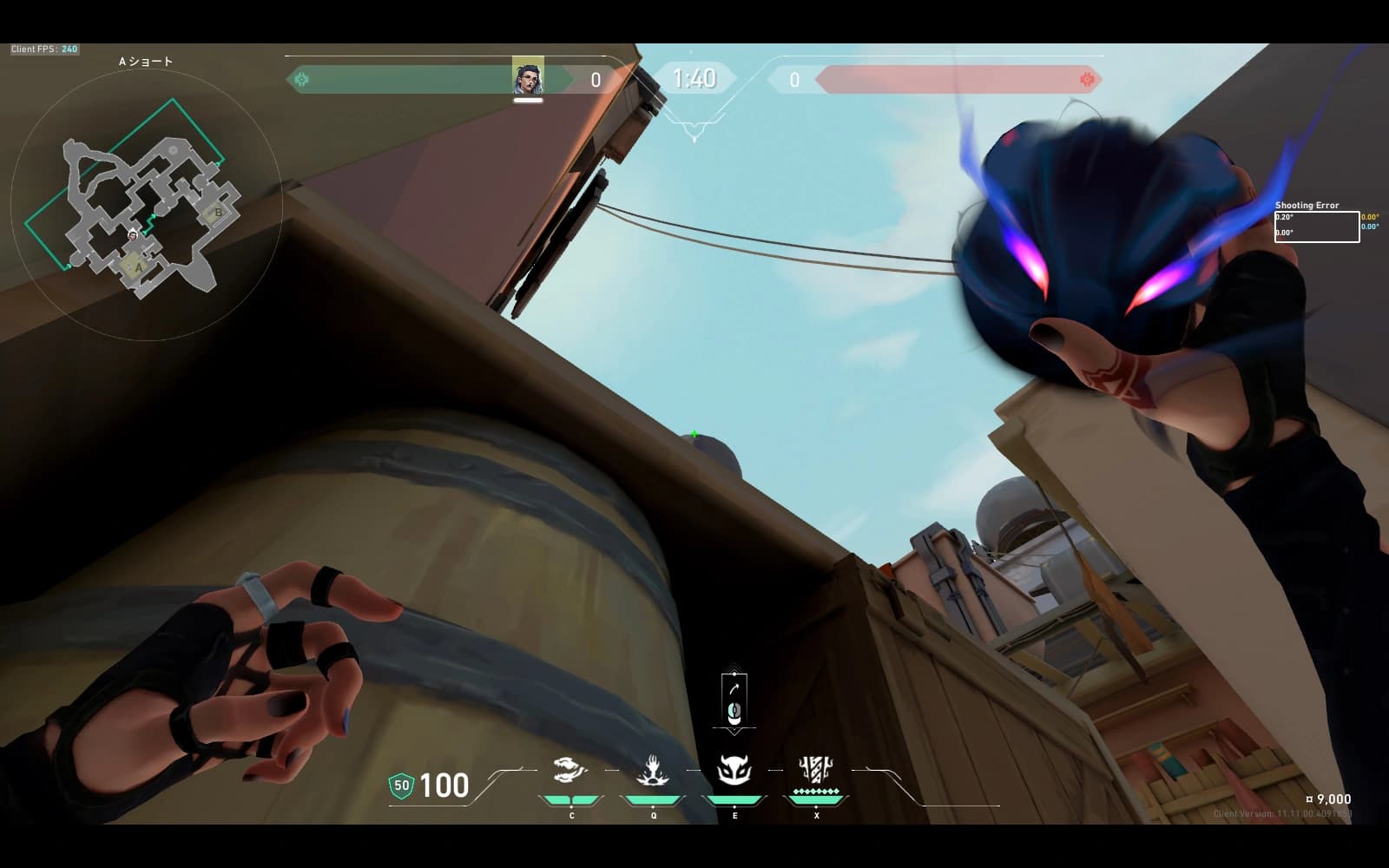Screen dimensions: 1389x868
Task: Click the equipped ability indicator above the ability bar
Action: pos(734,700)
